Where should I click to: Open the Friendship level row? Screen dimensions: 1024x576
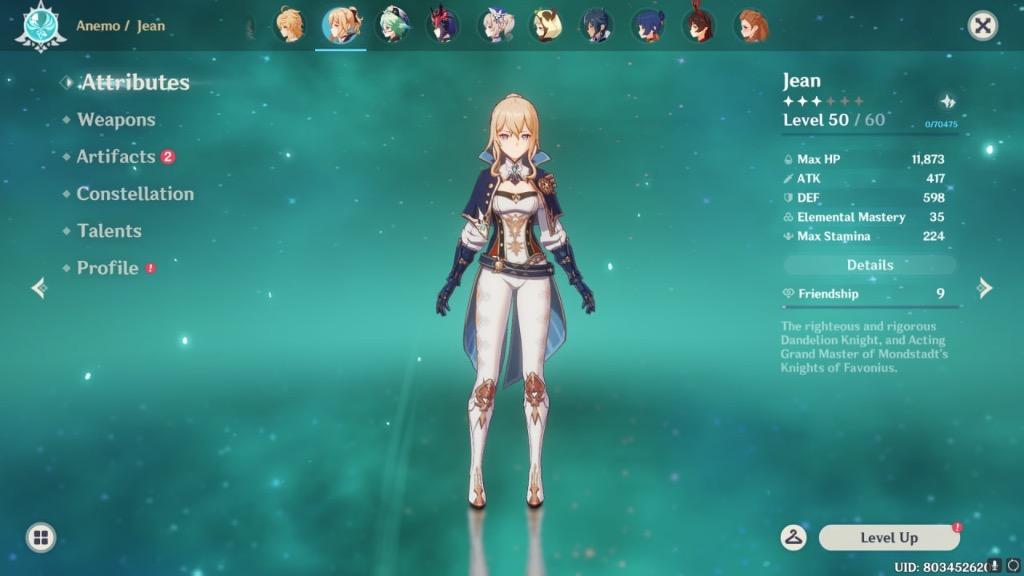coord(870,294)
